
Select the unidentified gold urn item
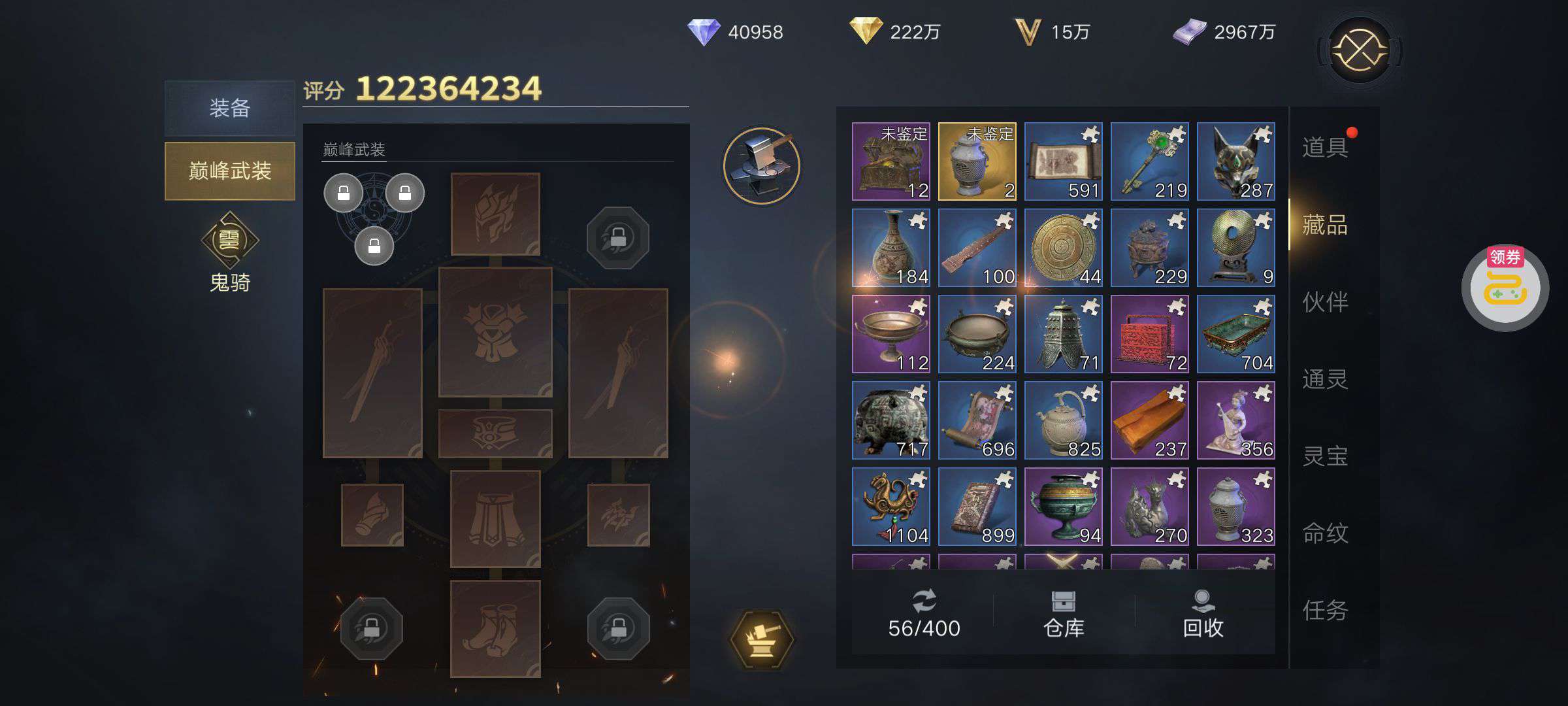[x=977, y=161]
